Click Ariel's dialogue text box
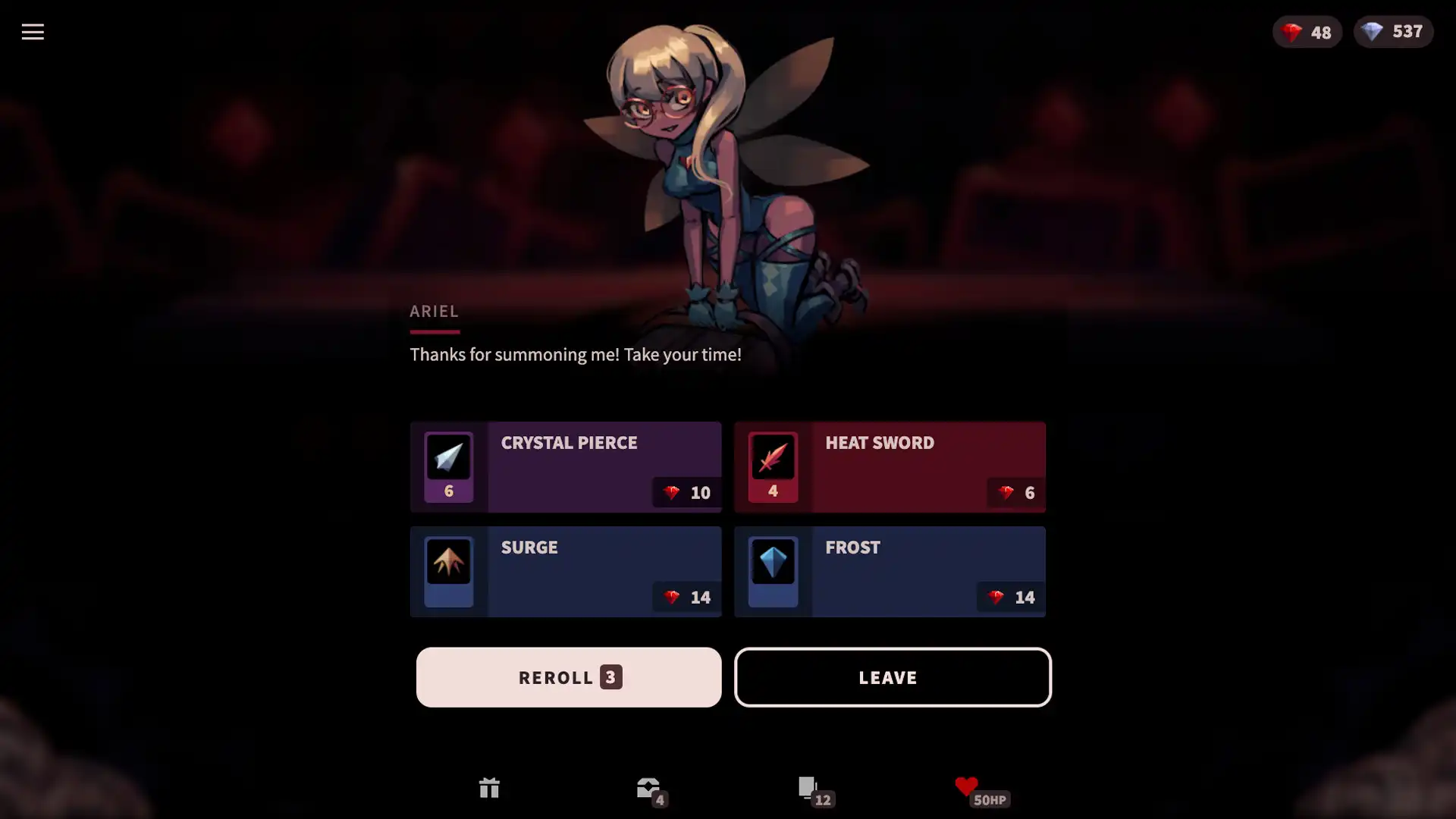 [x=575, y=354]
